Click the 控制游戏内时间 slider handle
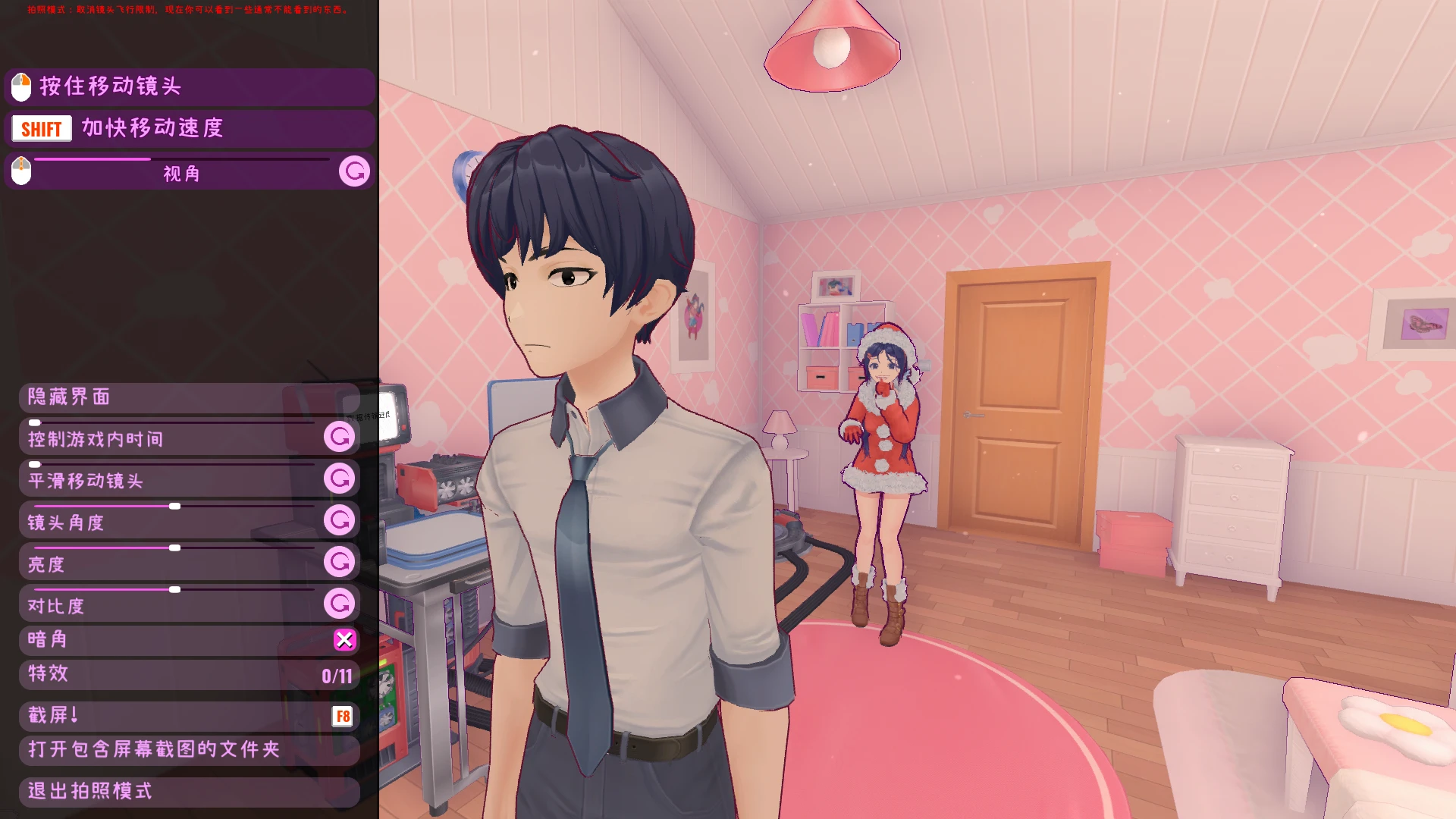The image size is (1456, 819). (x=35, y=422)
